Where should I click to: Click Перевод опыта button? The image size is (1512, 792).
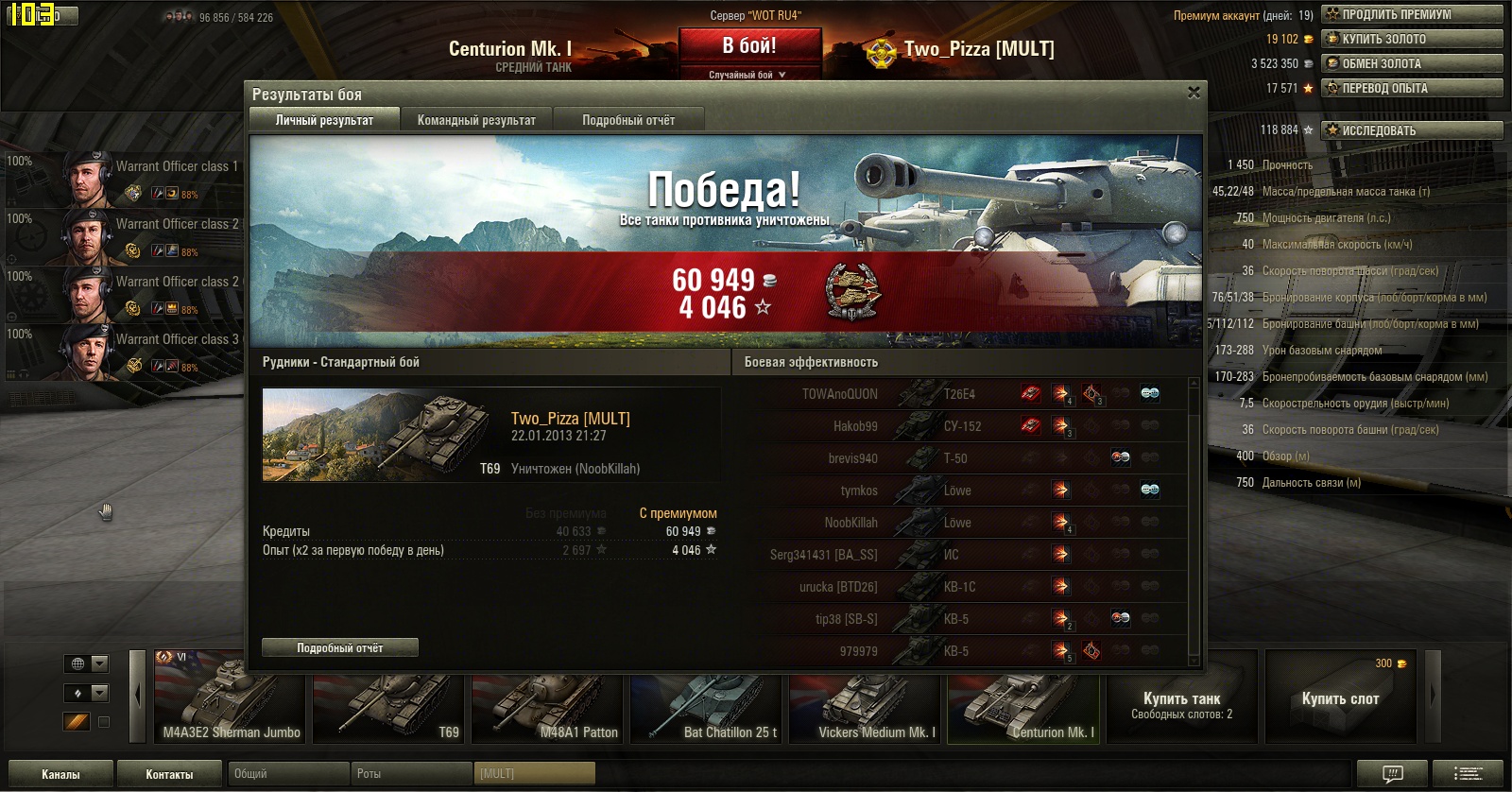tap(1411, 88)
